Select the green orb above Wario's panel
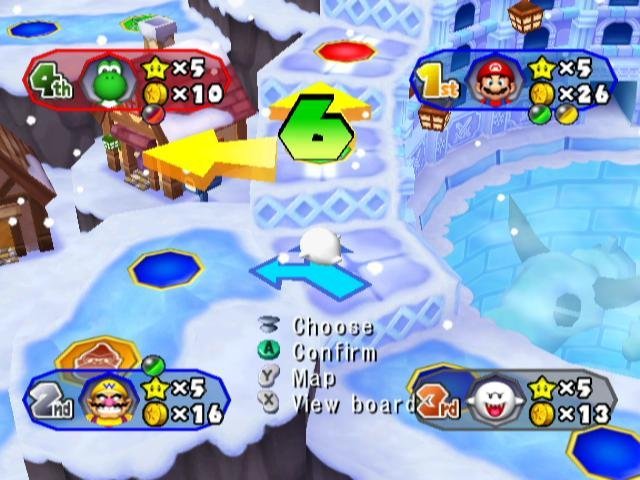 pos(153,365)
